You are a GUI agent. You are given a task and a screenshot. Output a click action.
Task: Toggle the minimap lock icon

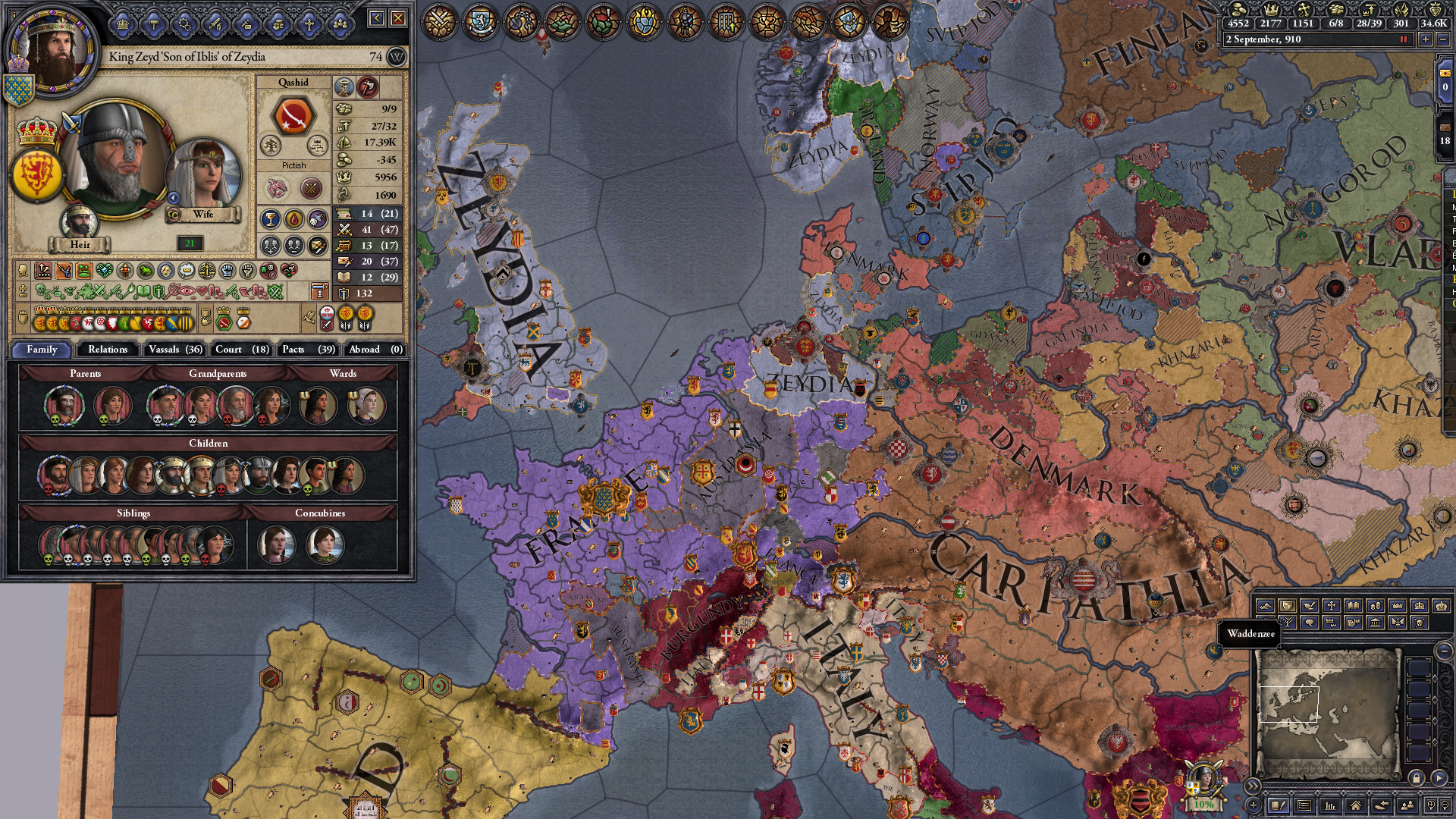pyautogui.click(x=1417, y=779)
